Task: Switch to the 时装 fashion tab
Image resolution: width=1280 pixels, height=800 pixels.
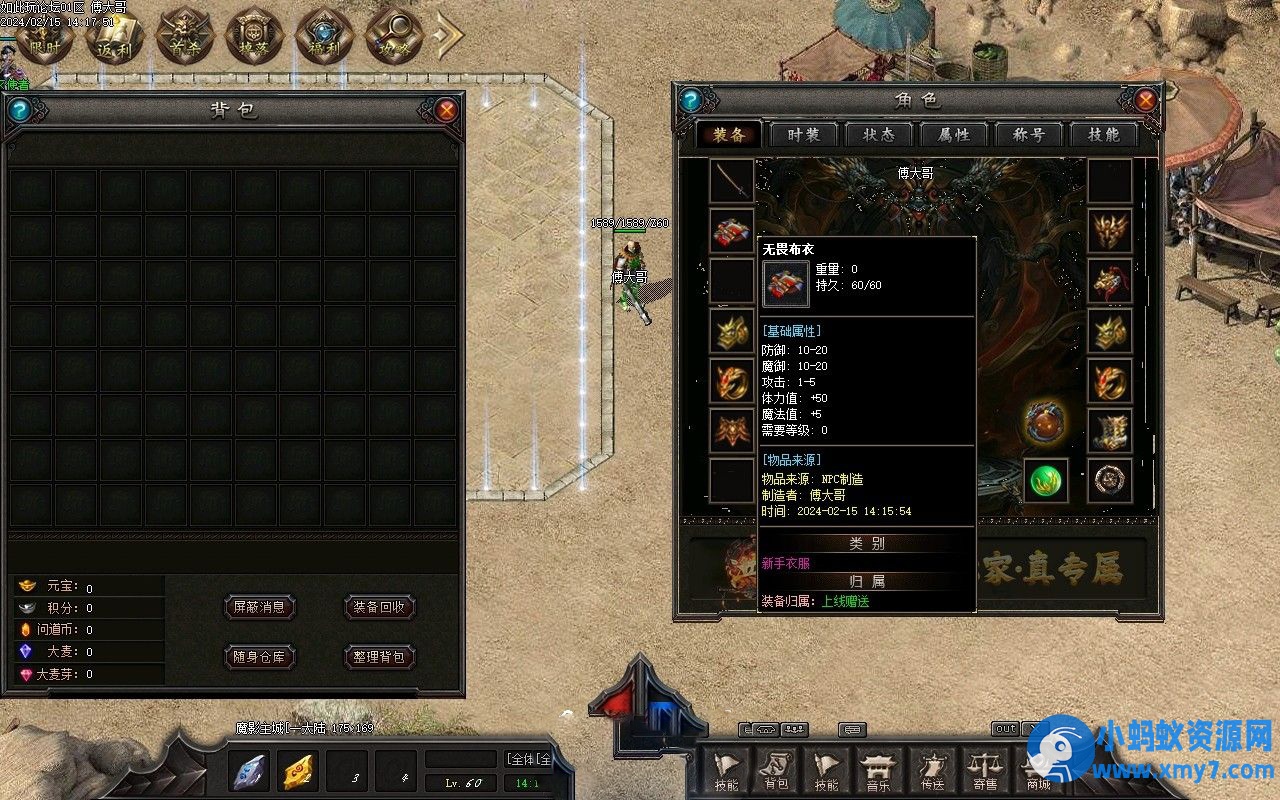Action: tap(804, 135)
